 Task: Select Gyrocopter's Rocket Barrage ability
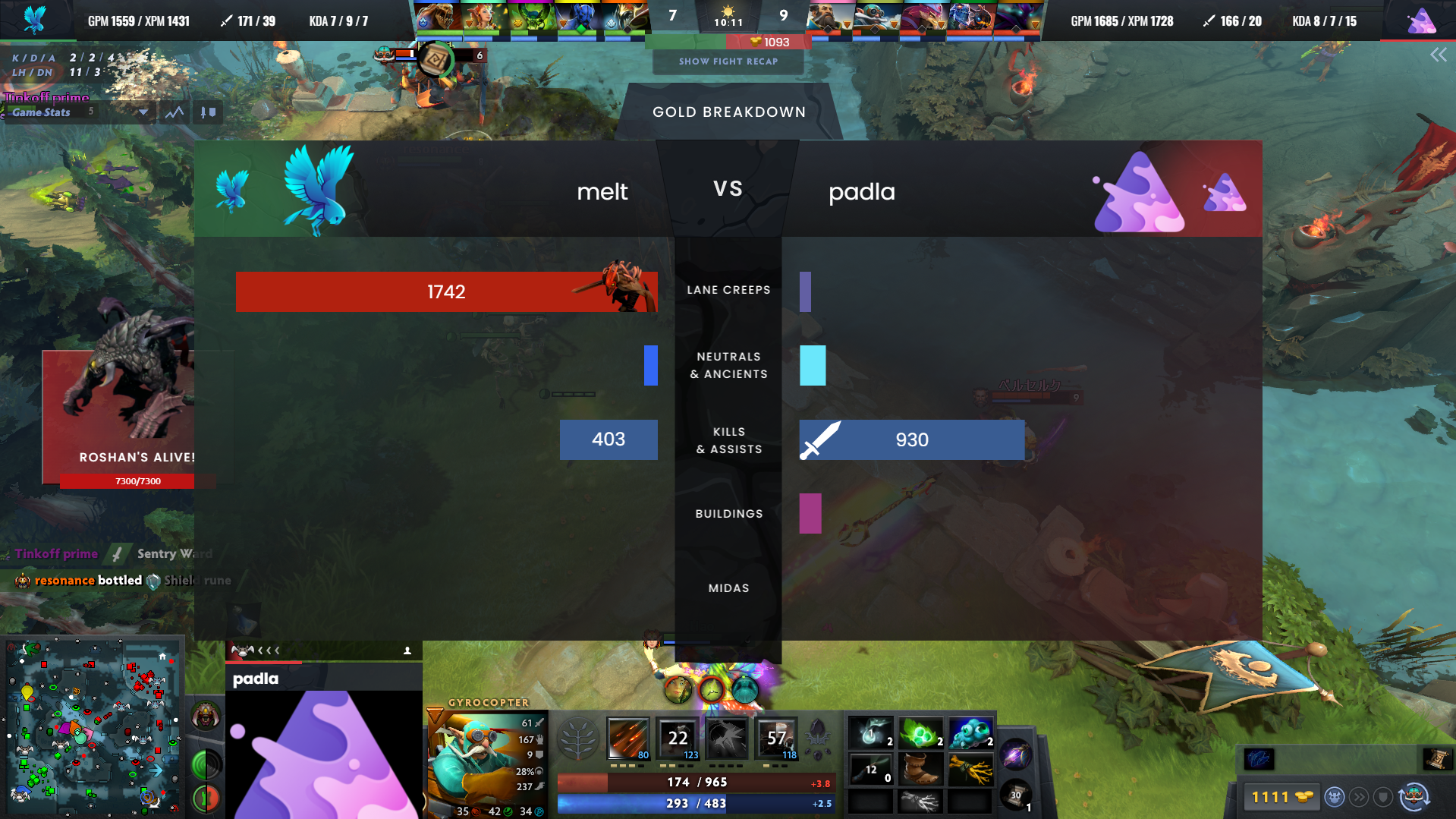tap(627, 738)
